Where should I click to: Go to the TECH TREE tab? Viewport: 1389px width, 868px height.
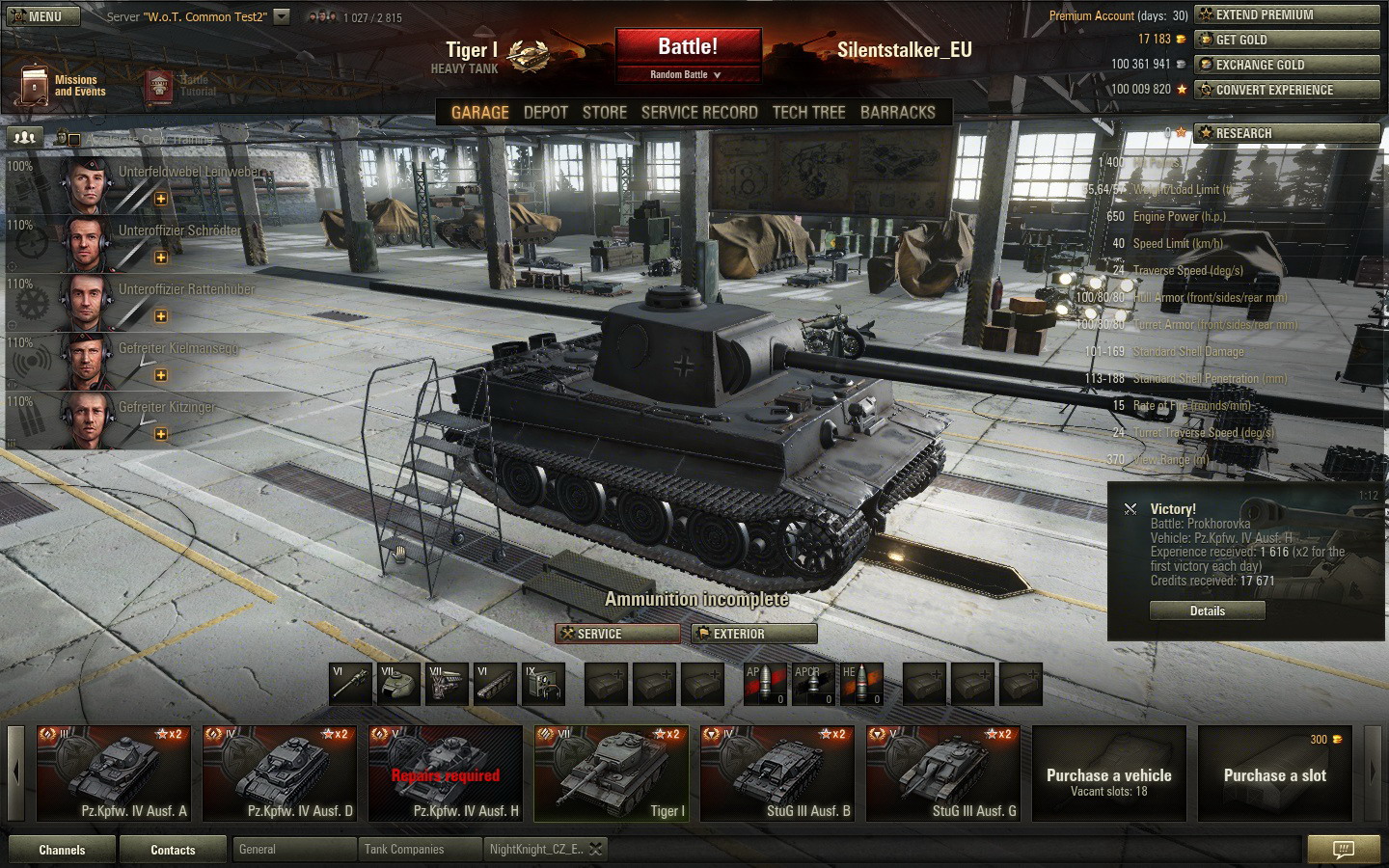coord(808,113)
